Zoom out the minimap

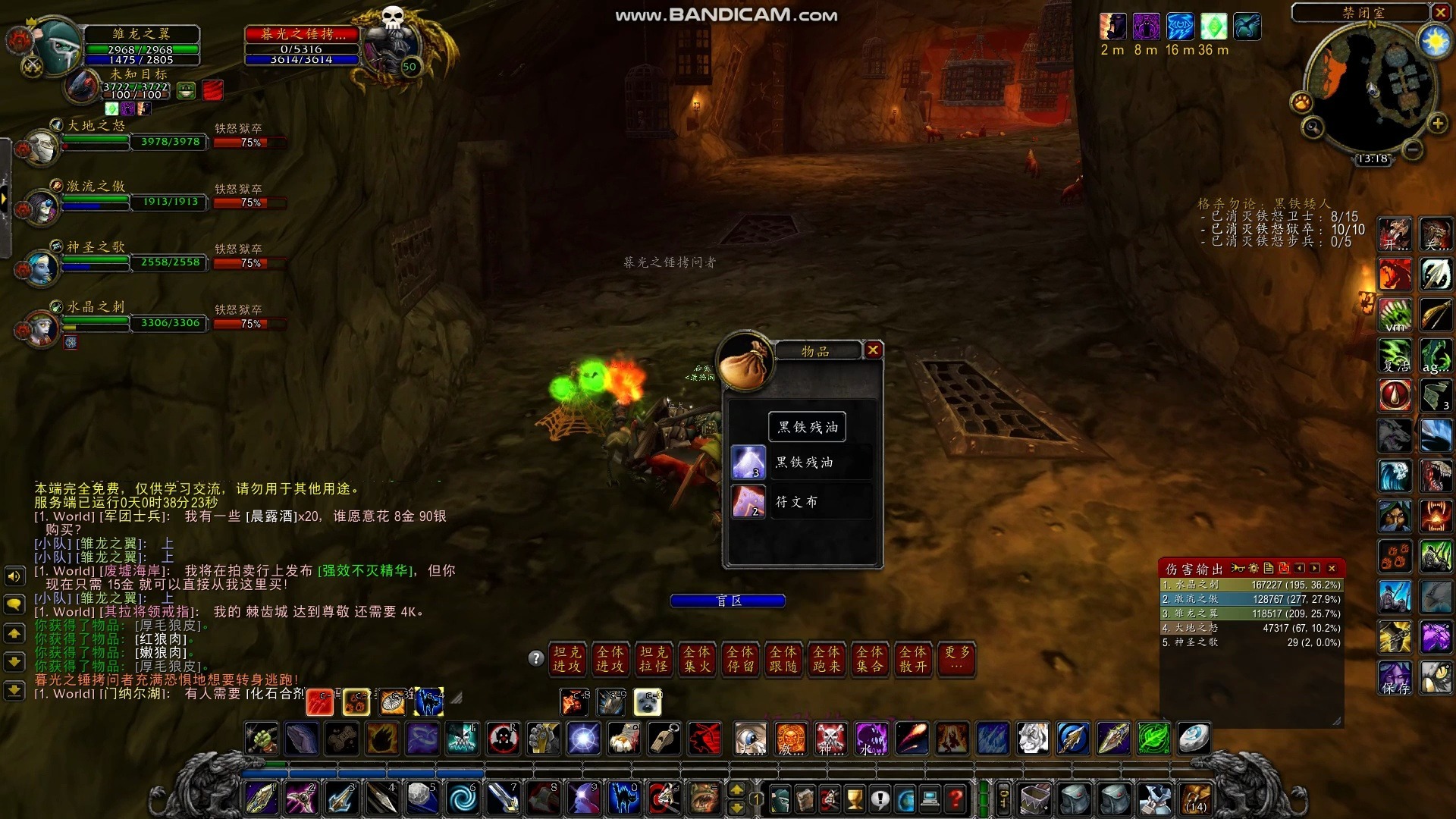tap(1412, 150)
